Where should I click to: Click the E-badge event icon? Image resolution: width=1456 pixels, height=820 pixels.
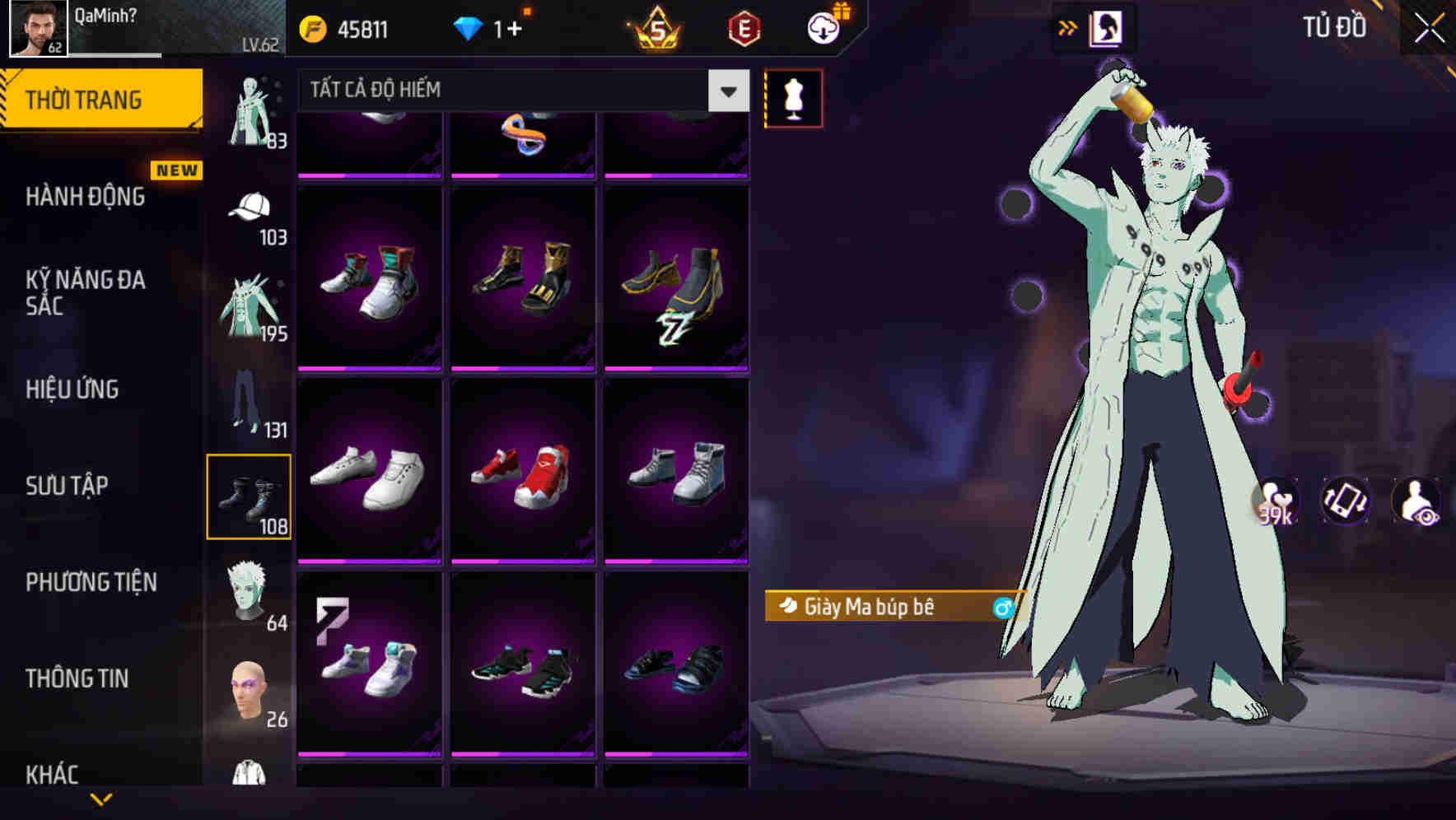[x=742, y=26]
